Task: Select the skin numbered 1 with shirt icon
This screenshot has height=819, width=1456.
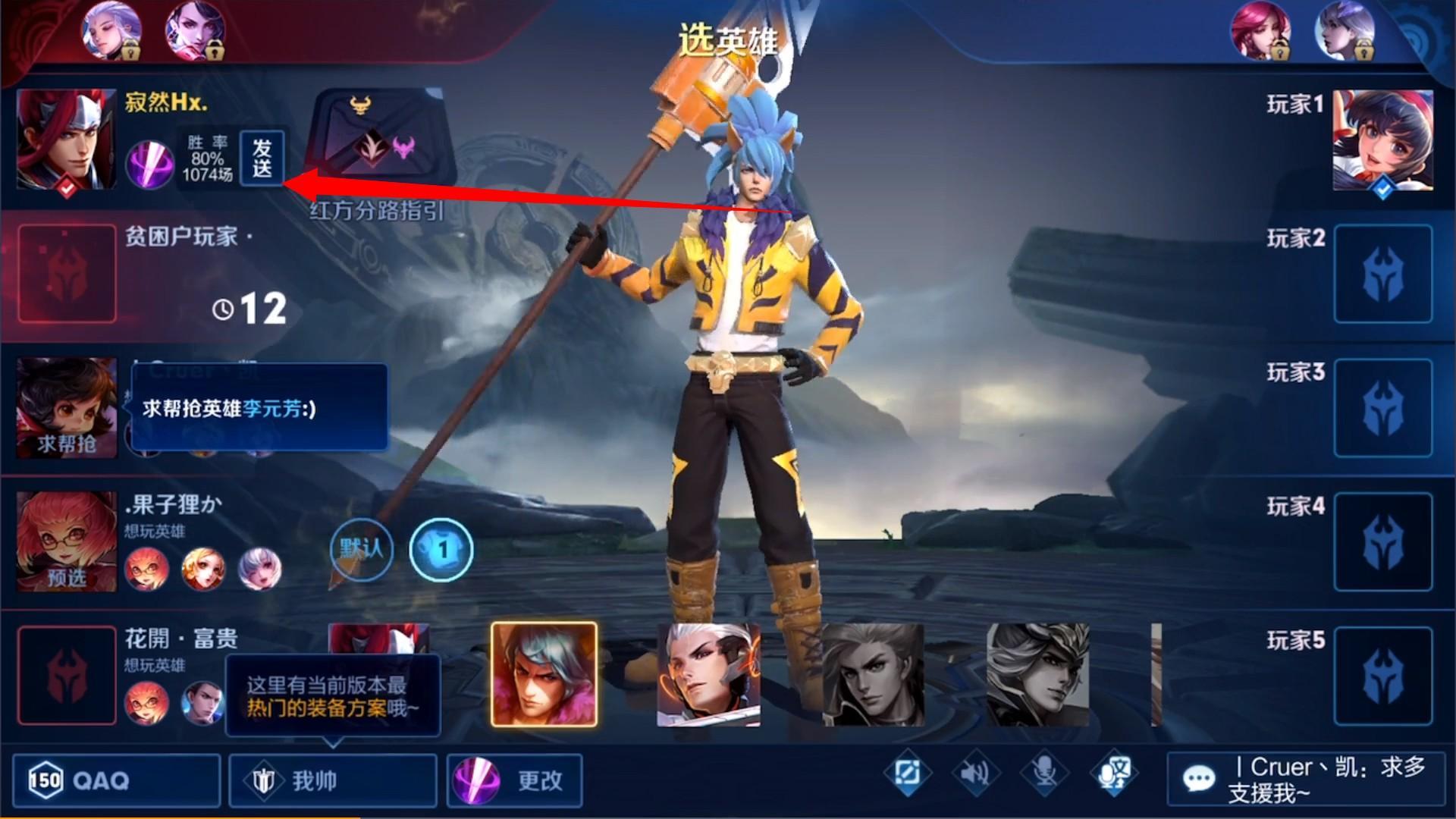Action: tap(441, 550)
